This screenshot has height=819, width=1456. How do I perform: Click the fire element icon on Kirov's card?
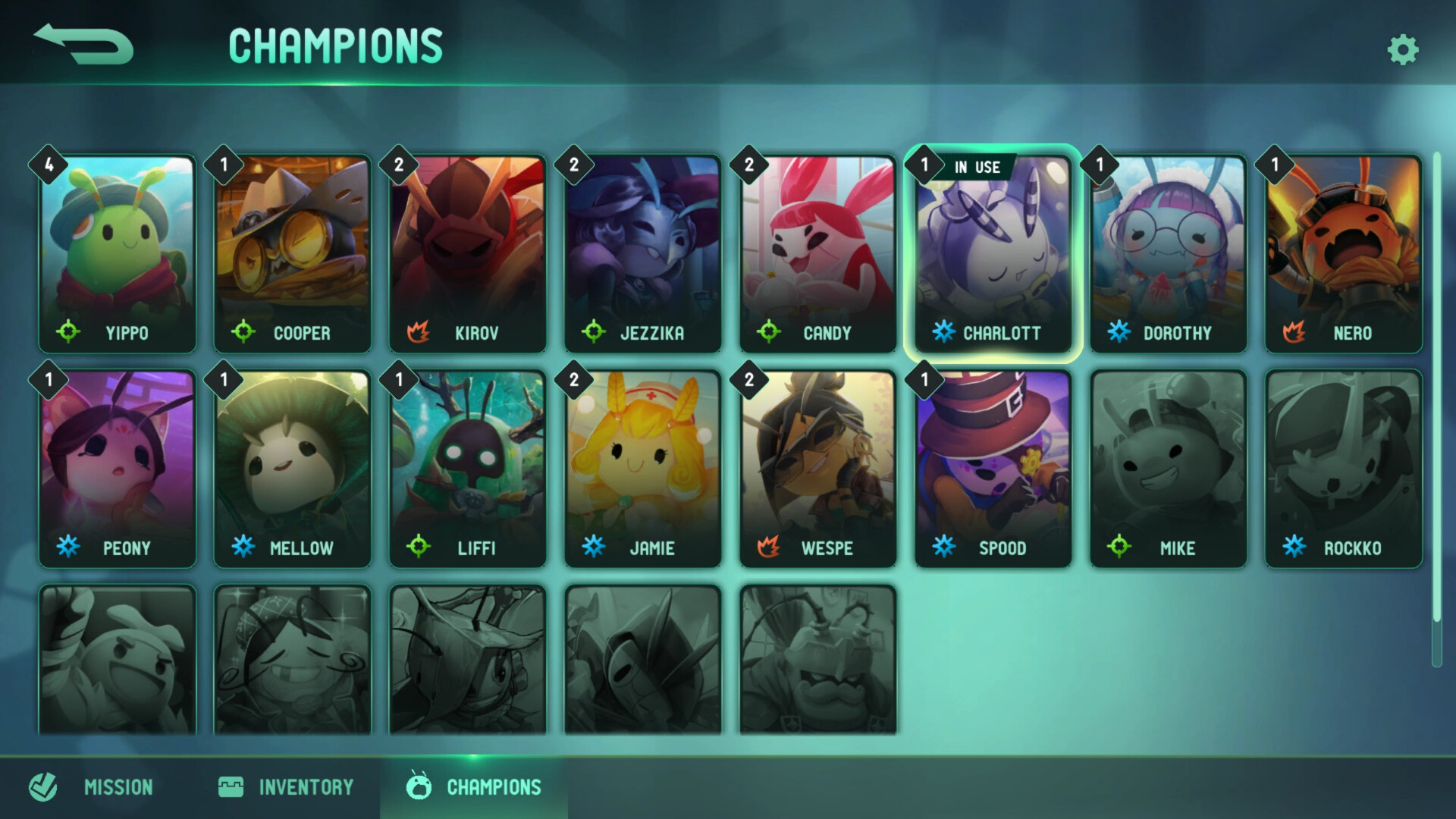(420, 332)
